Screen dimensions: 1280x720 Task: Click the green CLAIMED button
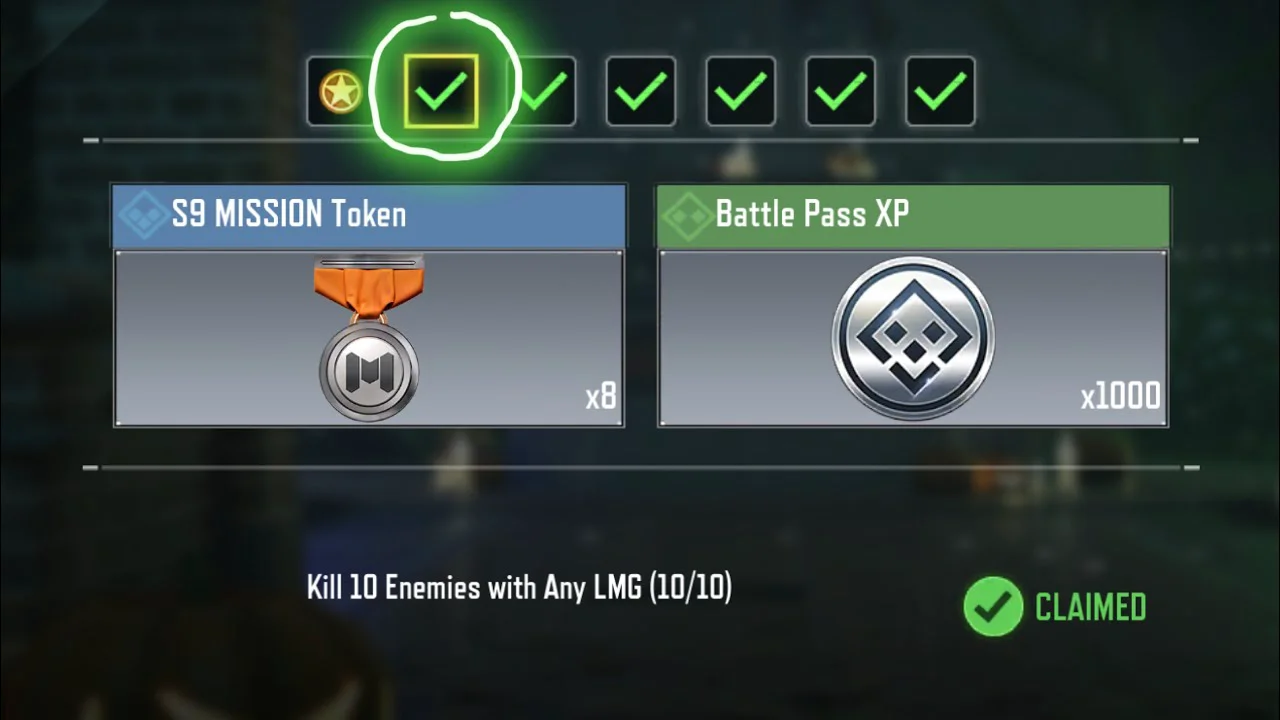[1055, 607]
